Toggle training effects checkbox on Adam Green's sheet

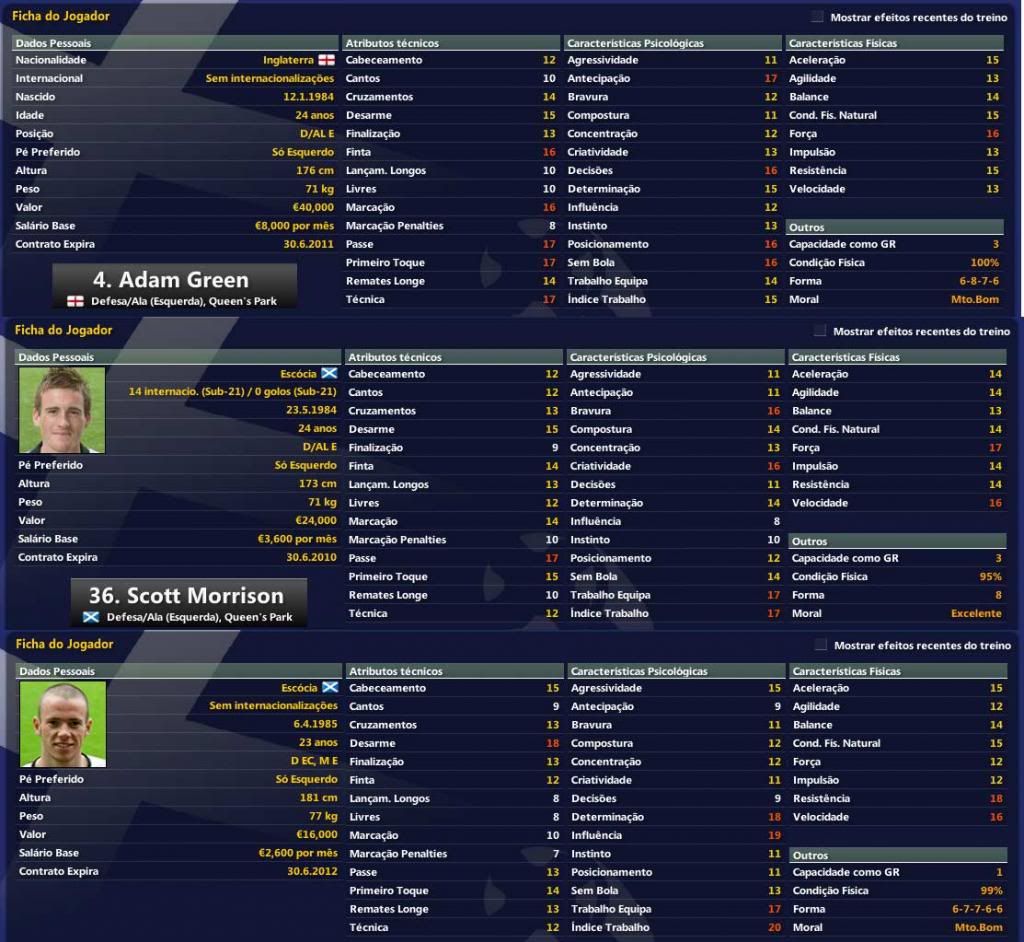[x=817, y=17]
